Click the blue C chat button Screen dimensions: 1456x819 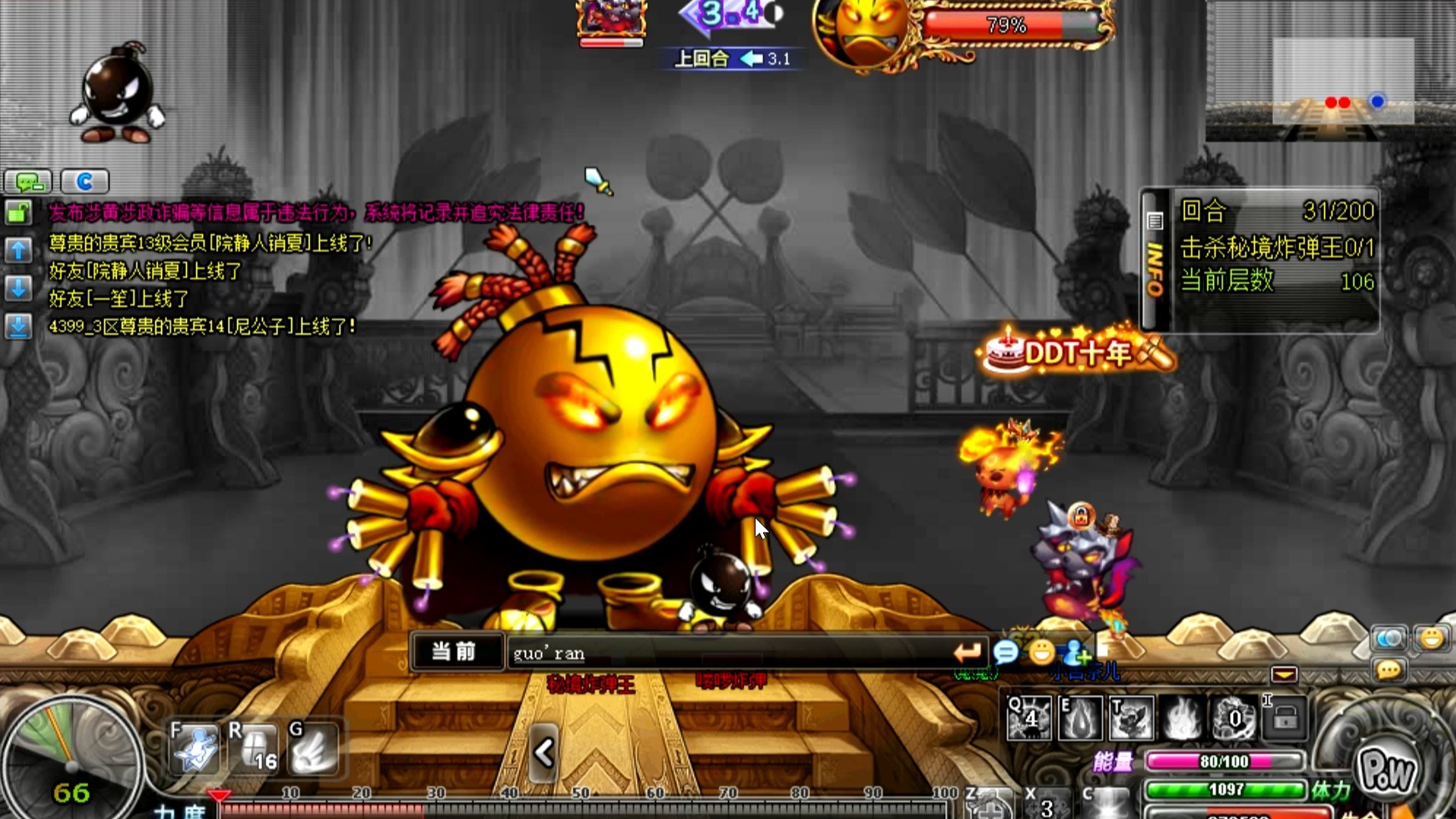(84, 181)
